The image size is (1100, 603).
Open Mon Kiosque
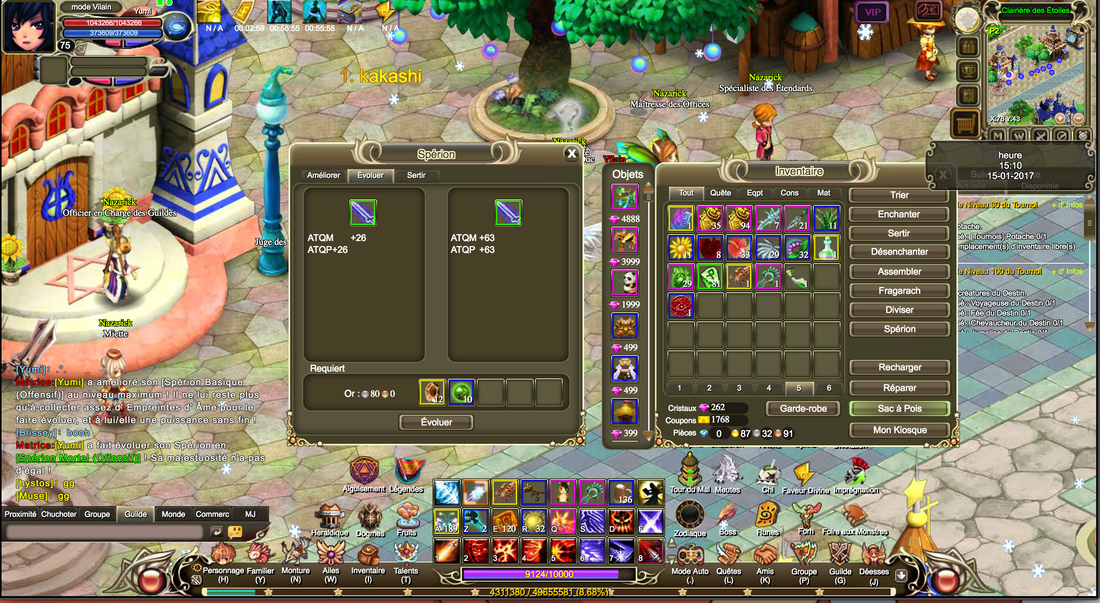click(x=899, y=430)
